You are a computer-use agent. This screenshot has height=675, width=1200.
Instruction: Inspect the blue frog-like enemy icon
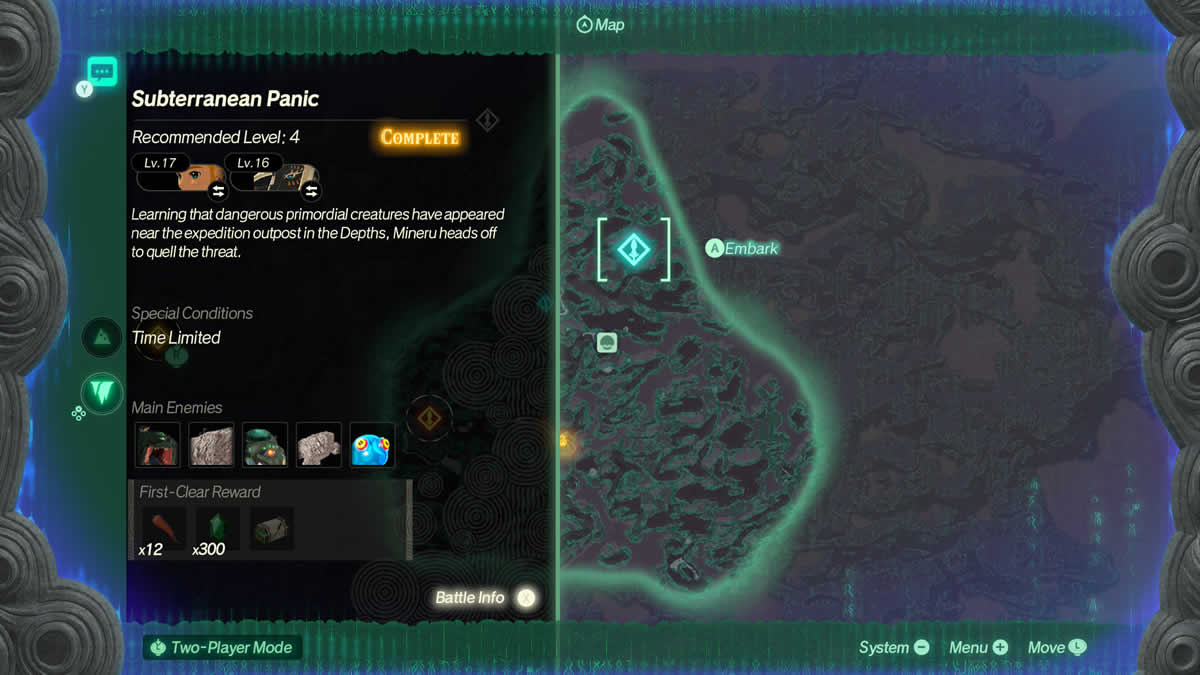pos(372,444)
